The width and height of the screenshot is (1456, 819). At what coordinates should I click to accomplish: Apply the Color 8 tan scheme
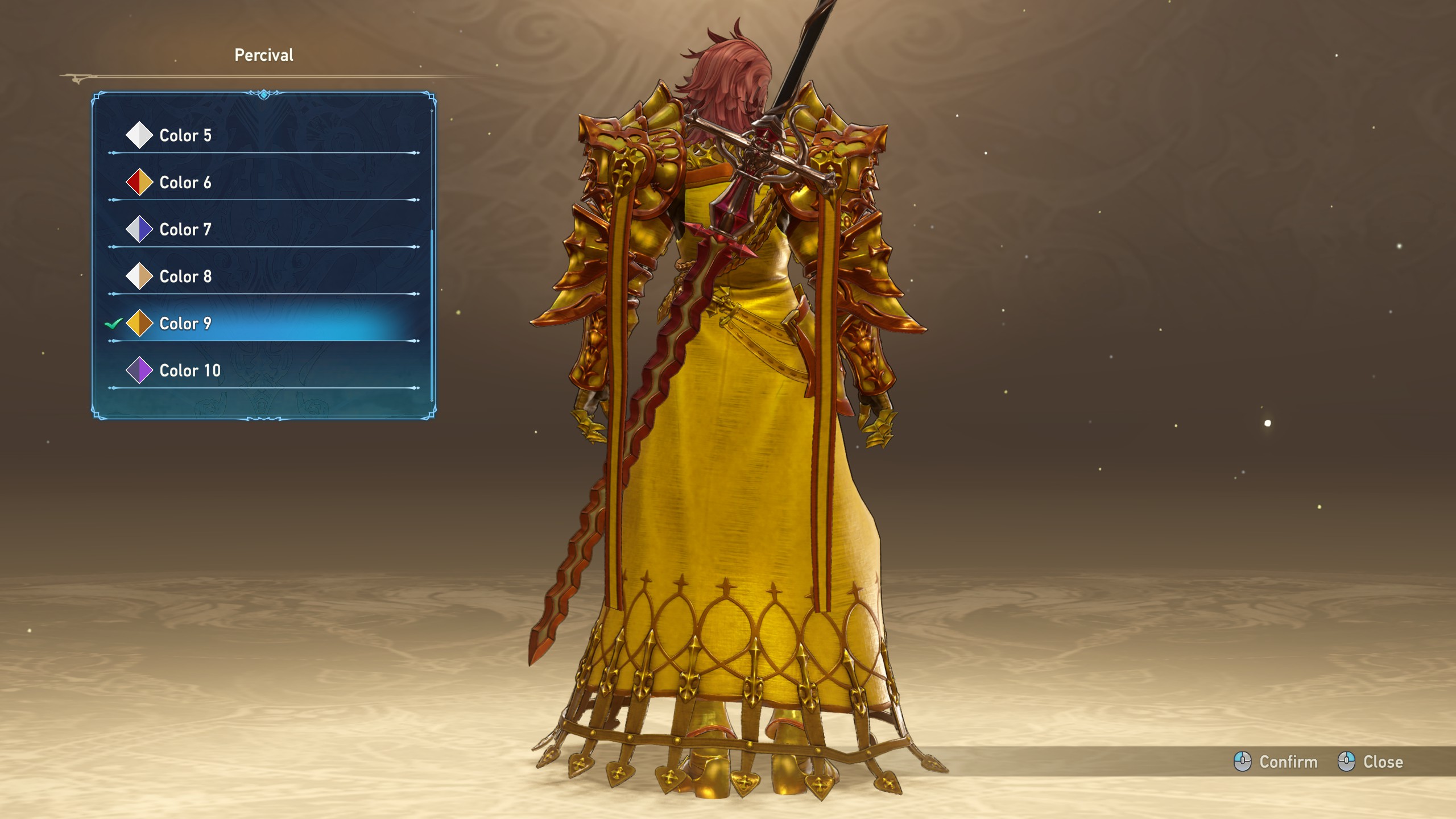[x=185, y=276]
